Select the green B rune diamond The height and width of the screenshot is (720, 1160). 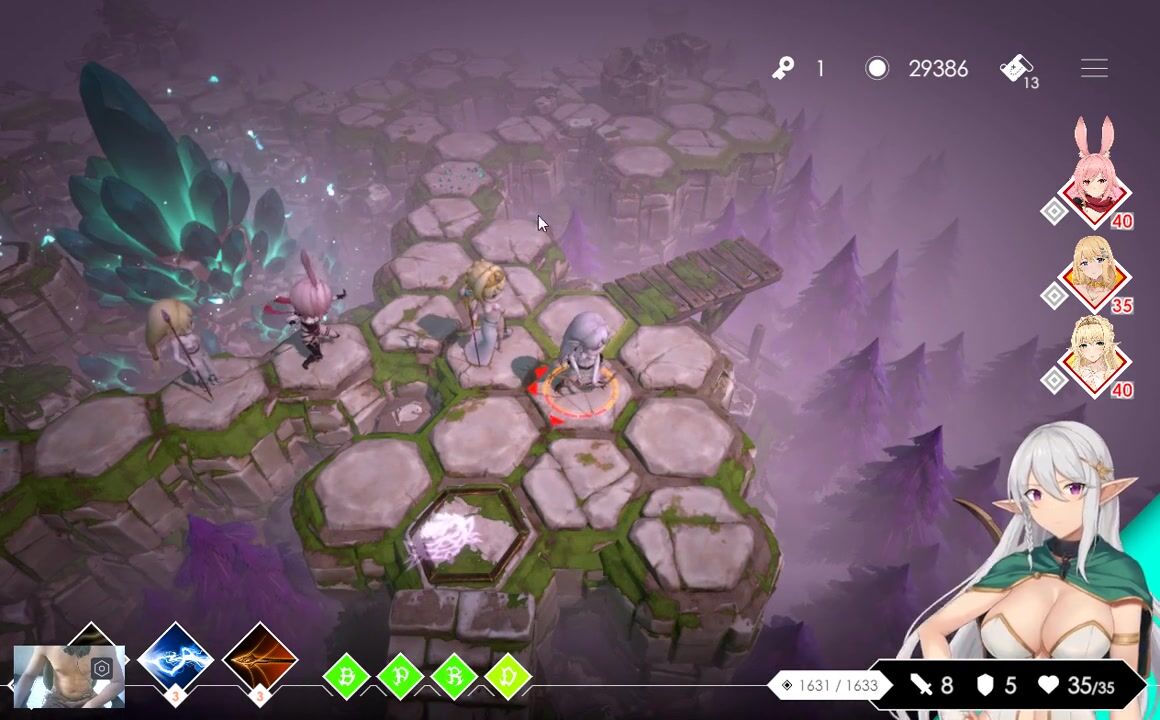[346, 677]
